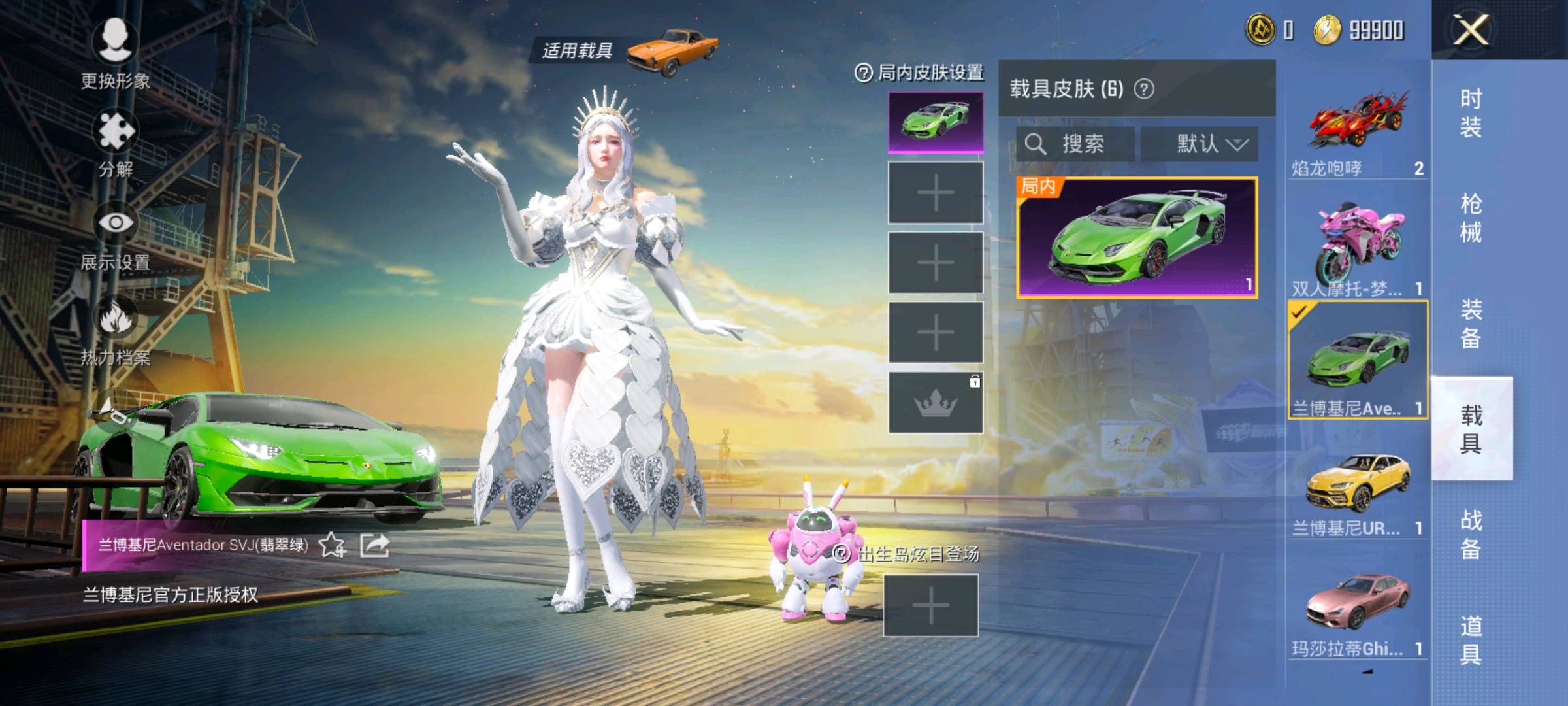This screenshot has width=1568, height=706.
Task: Switch to the 道具 items tab
Action: click(1471, 640)
